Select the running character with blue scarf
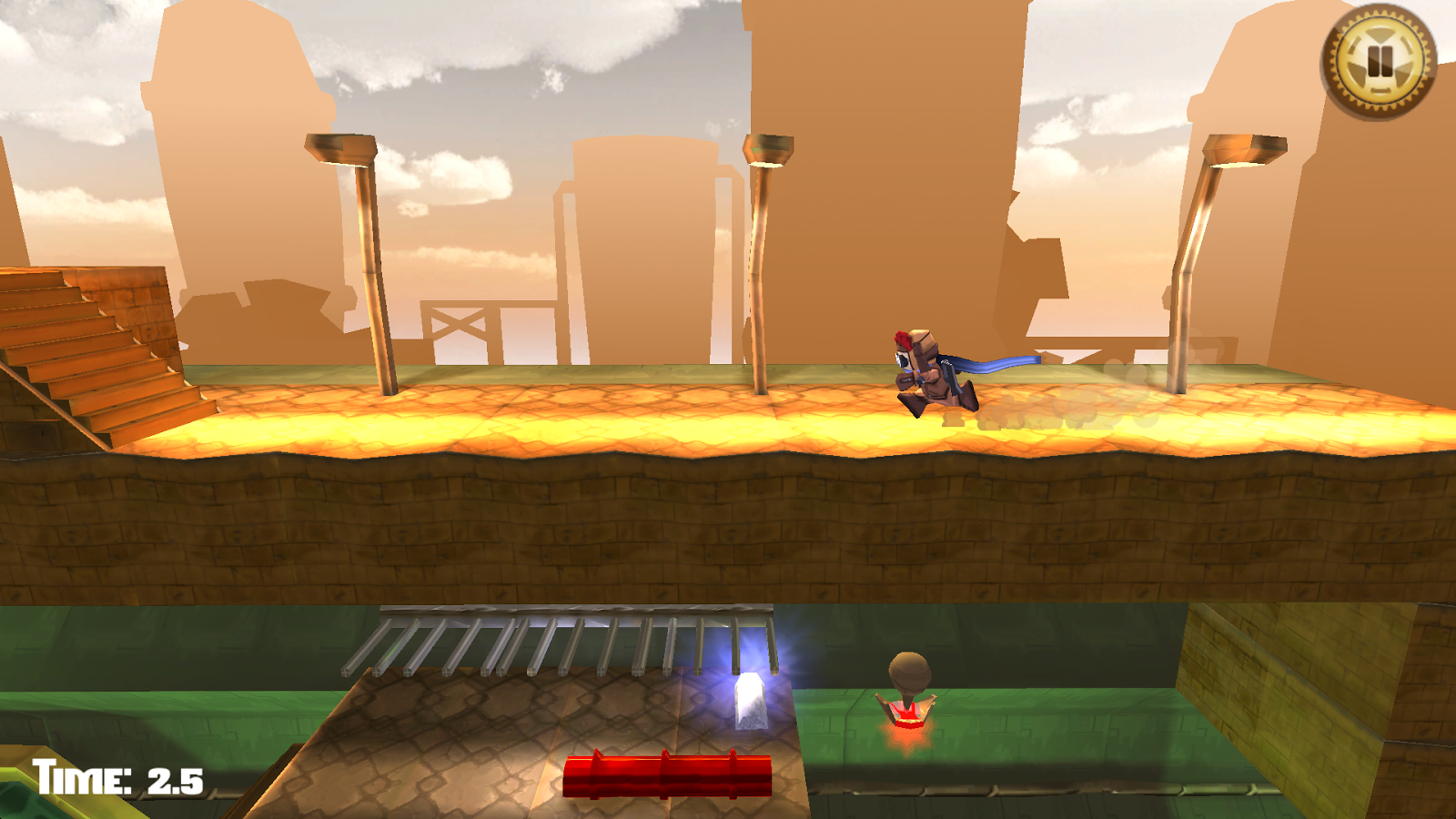This screenshot has width=1456, height=819. pos(928,373)
